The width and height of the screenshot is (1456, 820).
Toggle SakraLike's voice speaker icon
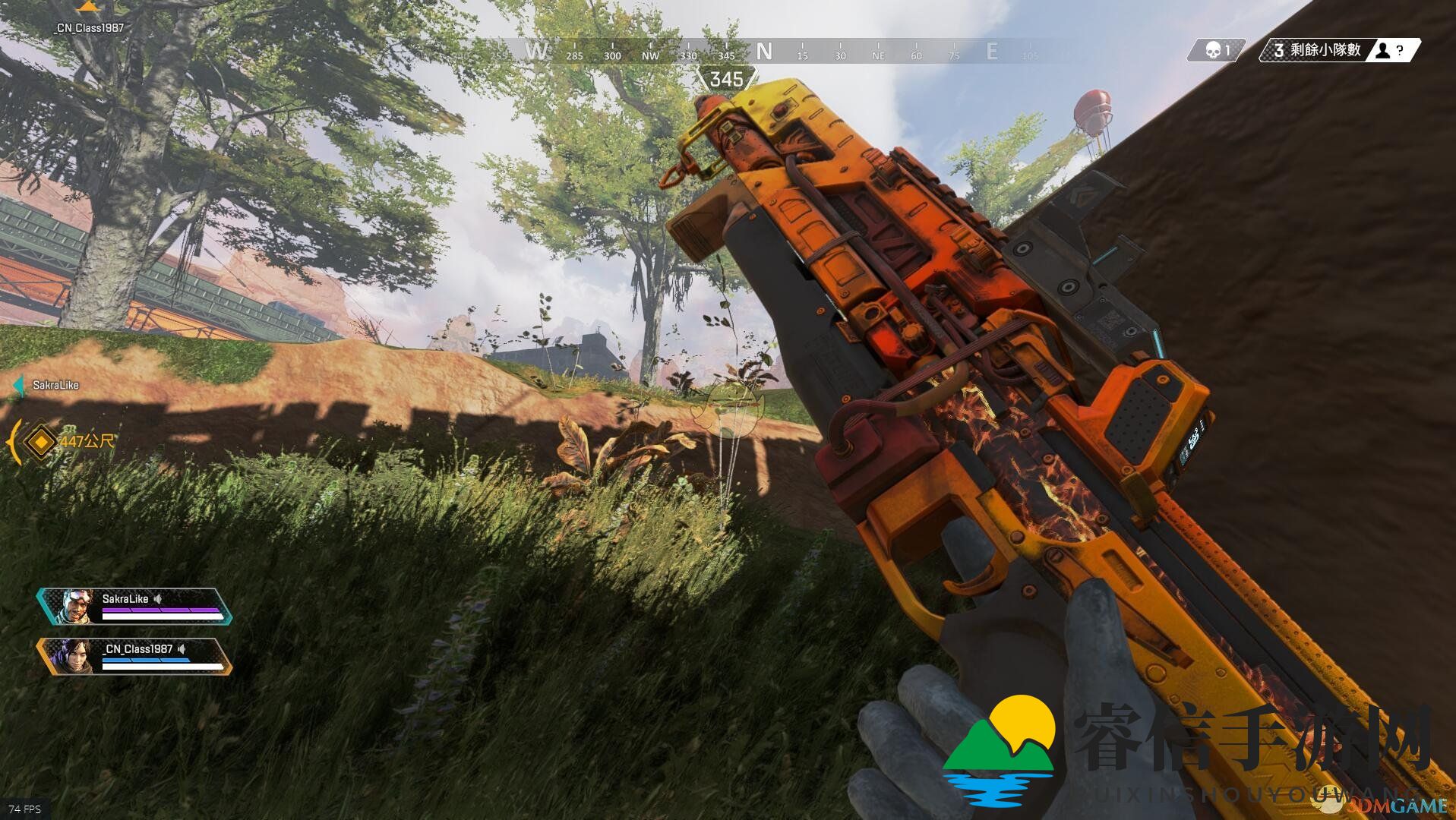click(158, 599)
